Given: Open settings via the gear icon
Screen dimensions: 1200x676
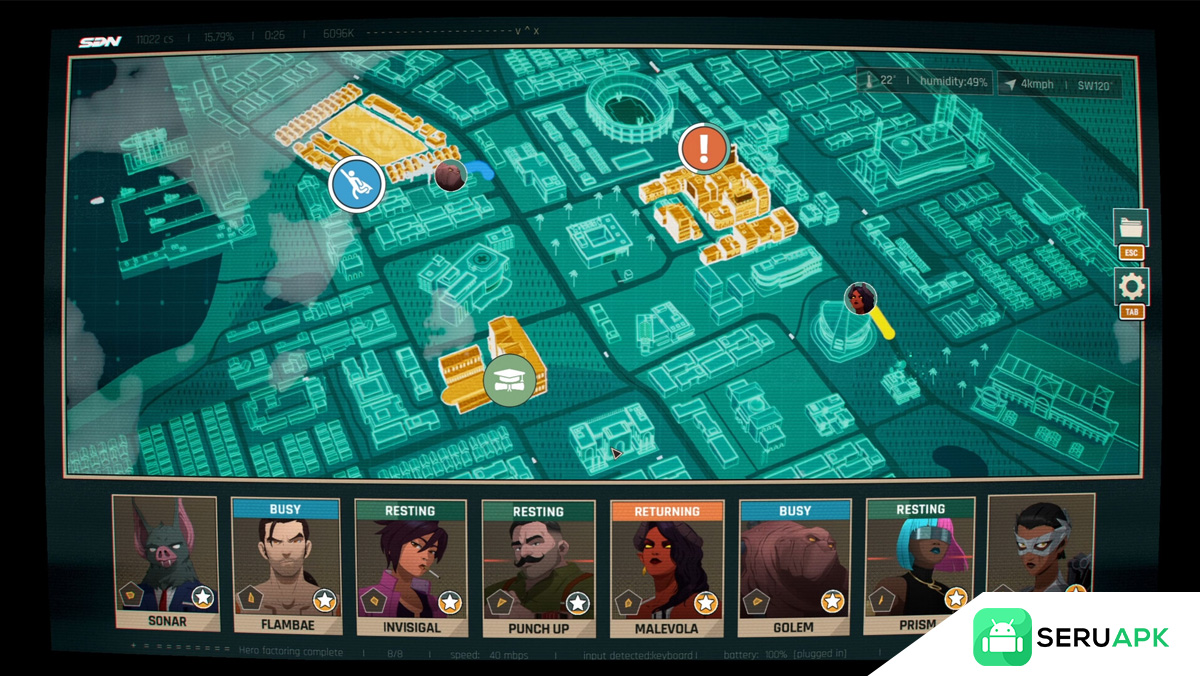Looking at the screenshot, I should tap(1131, 287).
